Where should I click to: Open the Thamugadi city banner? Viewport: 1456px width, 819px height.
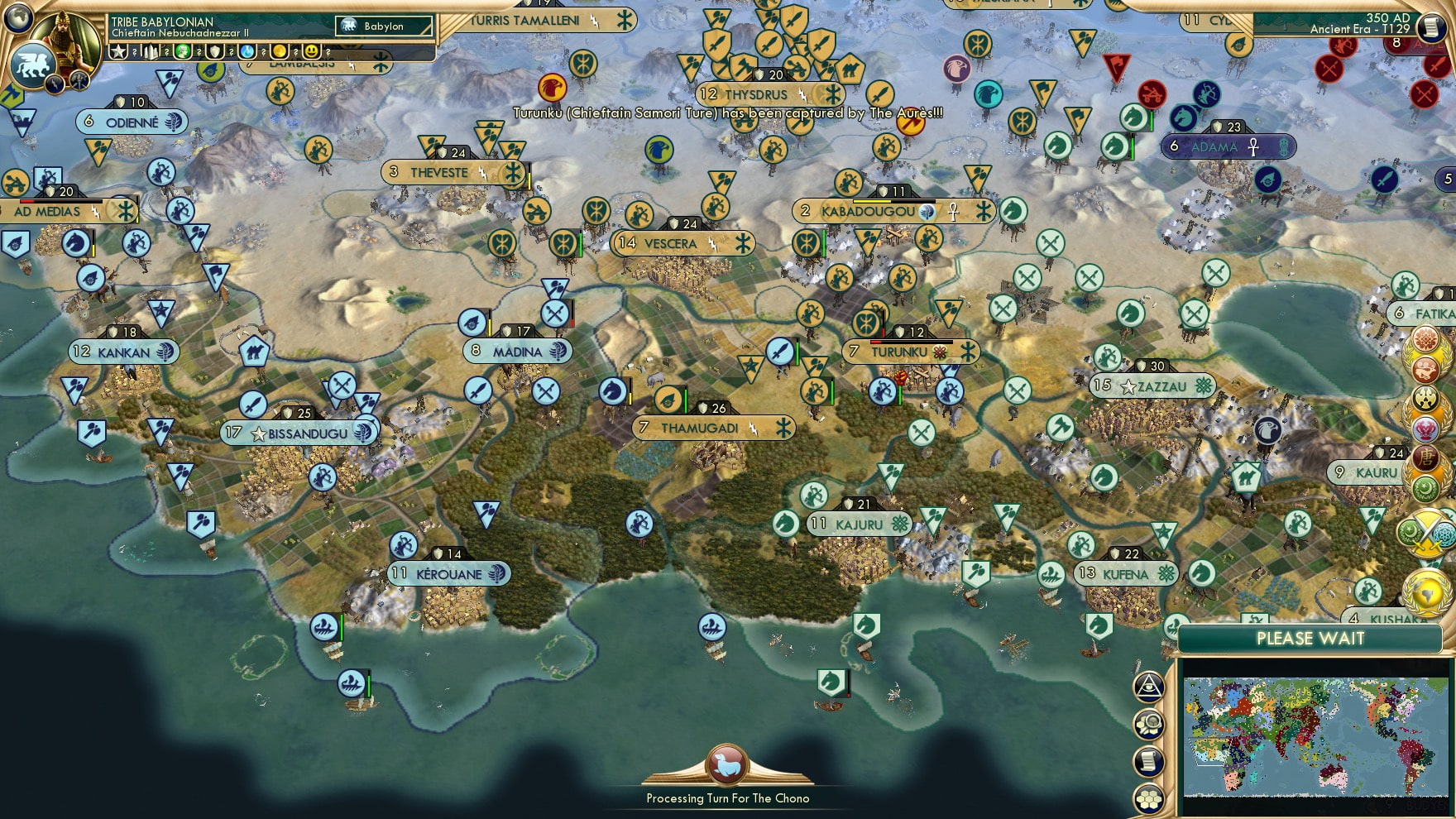713,429
